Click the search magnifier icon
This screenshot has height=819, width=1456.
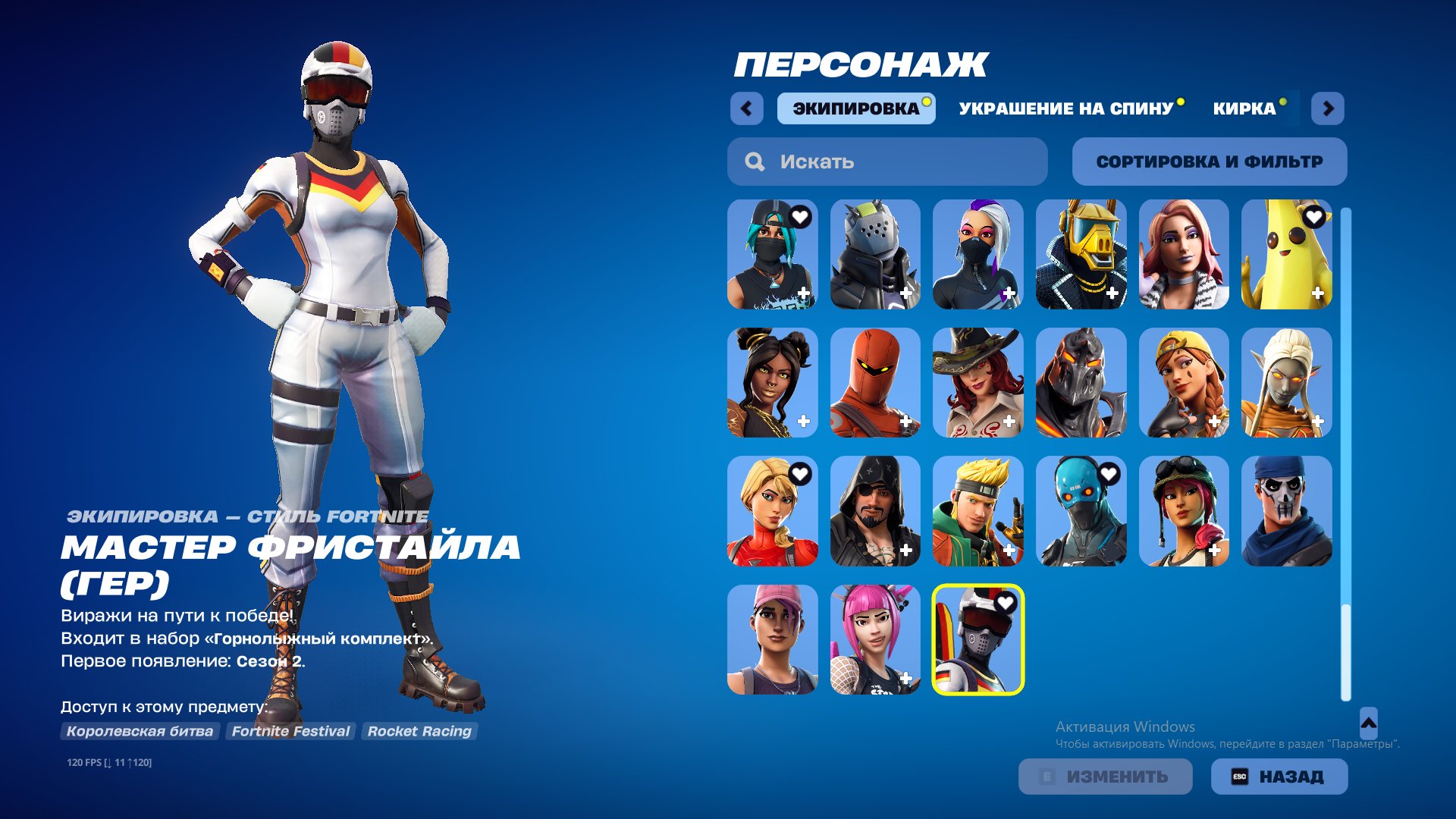(x=754, y=161)
